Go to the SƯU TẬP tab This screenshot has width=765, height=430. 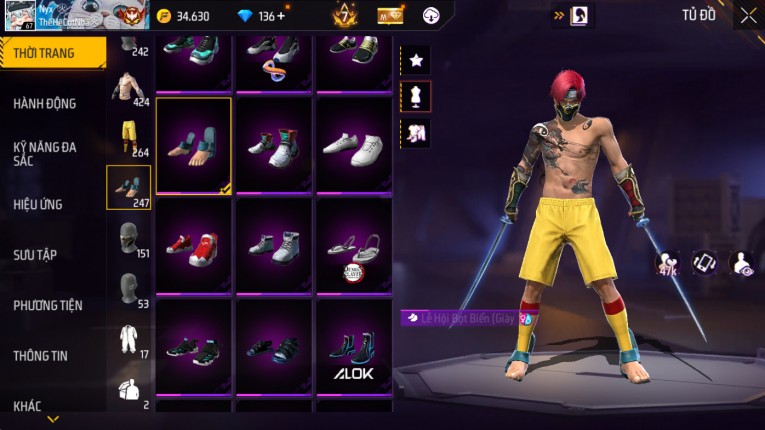(x=35, y=255)
